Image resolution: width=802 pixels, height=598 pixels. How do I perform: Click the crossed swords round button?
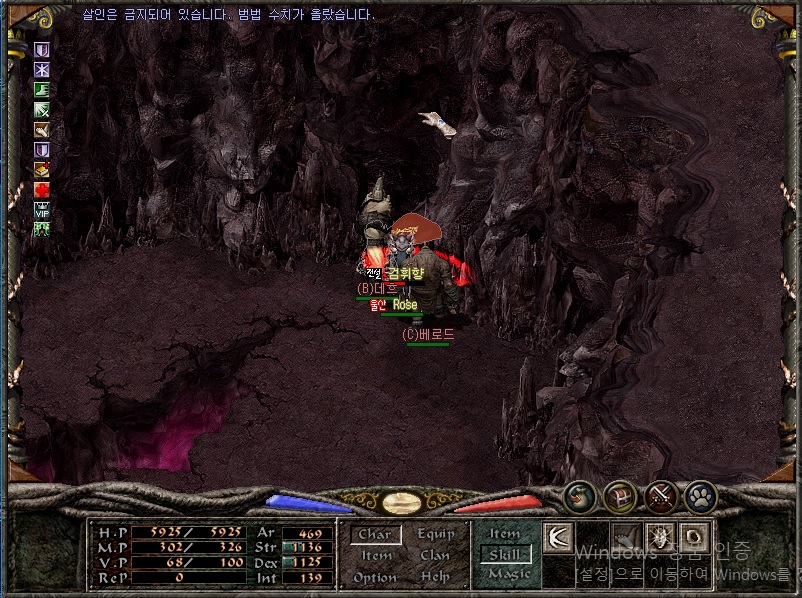pyautogui.click(x=661, y=496)
